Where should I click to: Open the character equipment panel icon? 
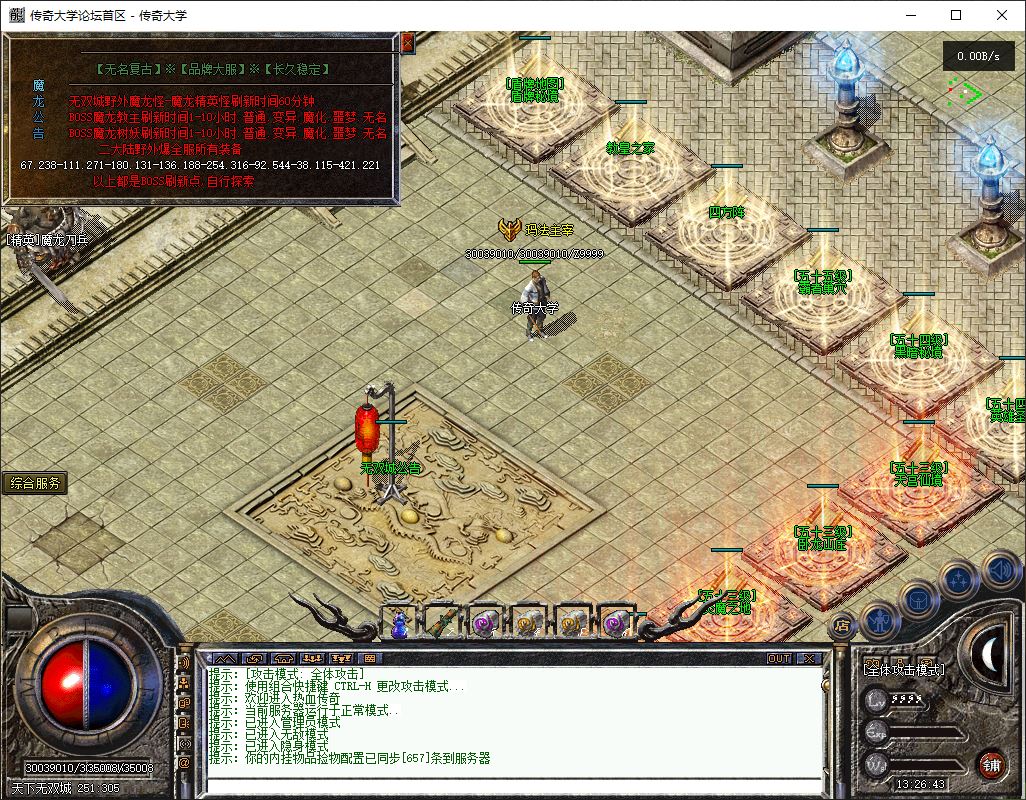click(x=879, y=620)
